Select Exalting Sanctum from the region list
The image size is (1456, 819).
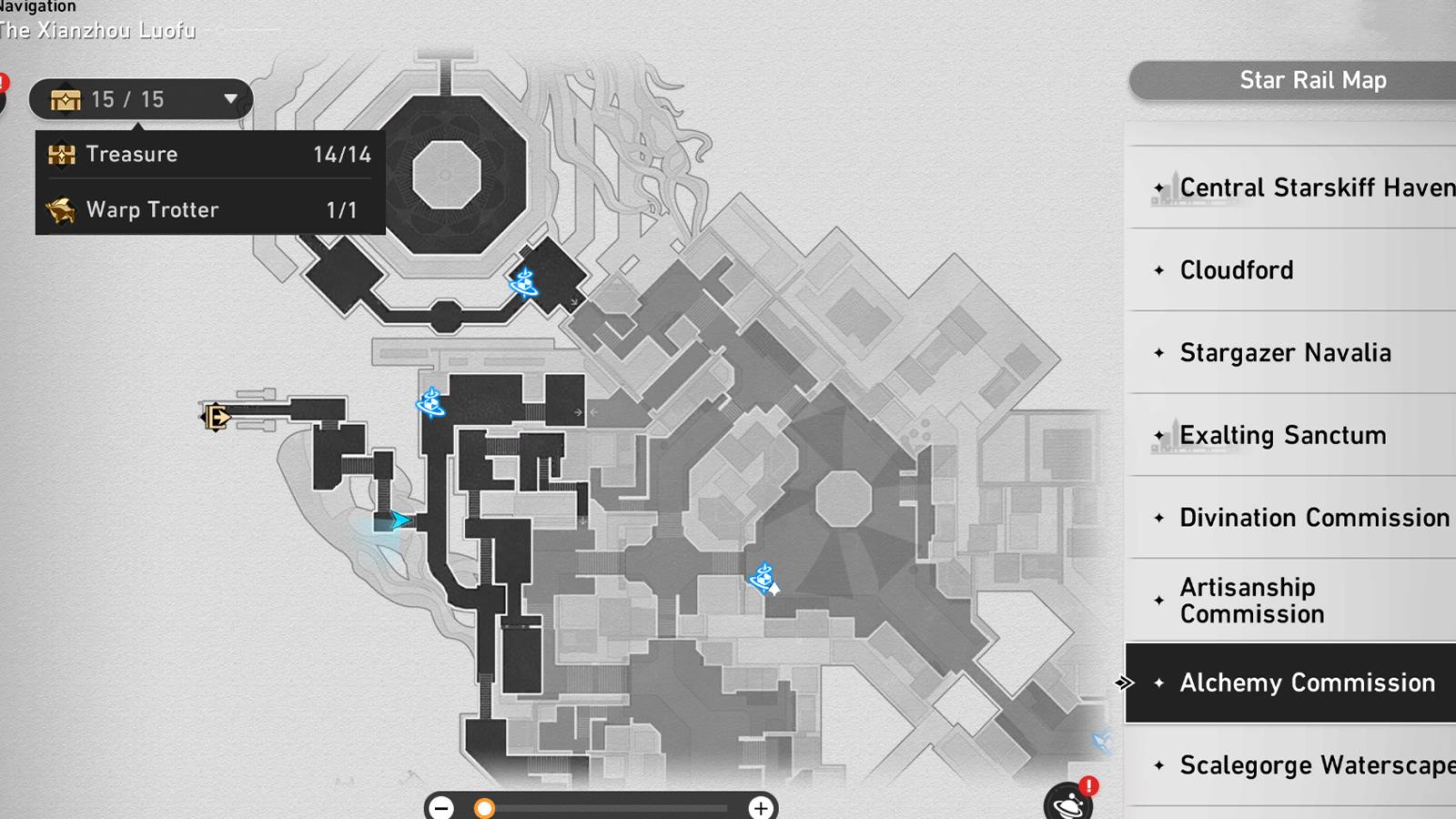pos(1282,436)
